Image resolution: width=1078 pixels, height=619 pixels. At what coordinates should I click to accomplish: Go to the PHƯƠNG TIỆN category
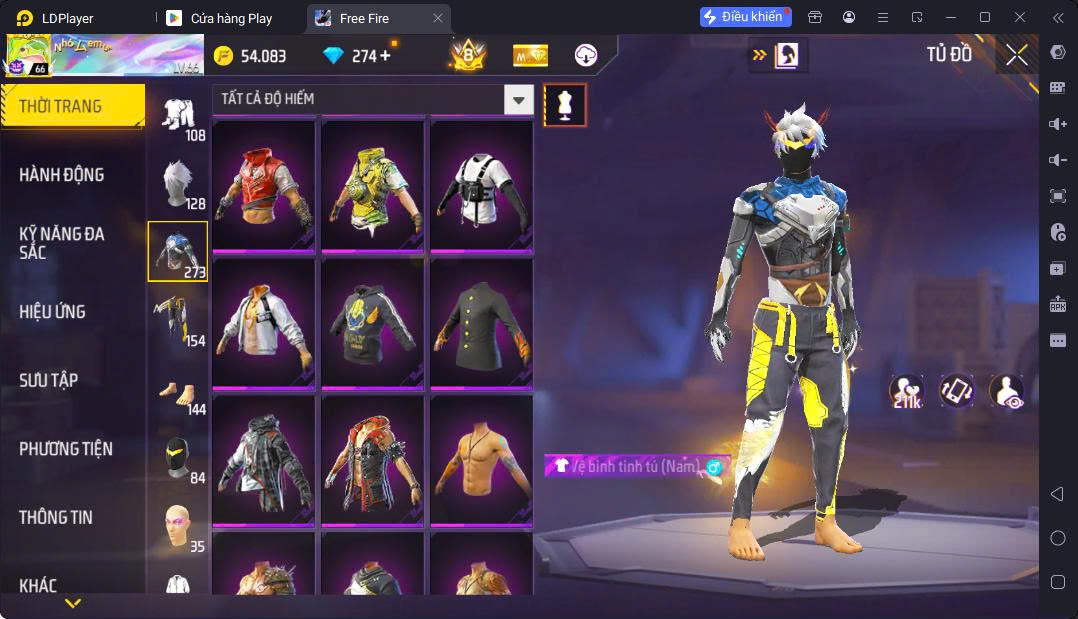(x=66, y=449)
